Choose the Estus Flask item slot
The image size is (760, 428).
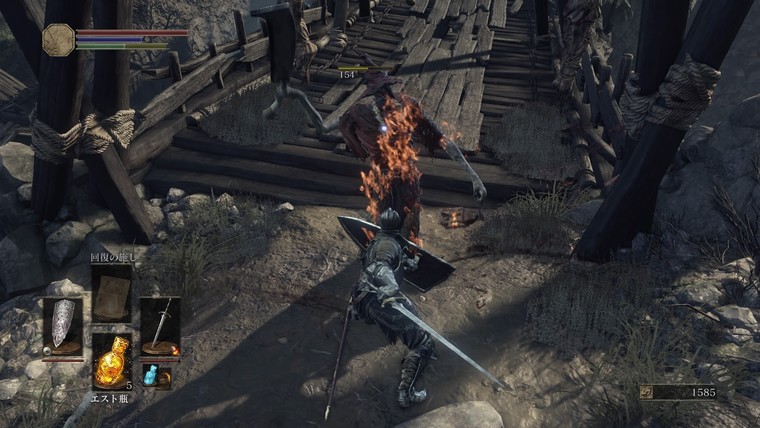(111, 360)
